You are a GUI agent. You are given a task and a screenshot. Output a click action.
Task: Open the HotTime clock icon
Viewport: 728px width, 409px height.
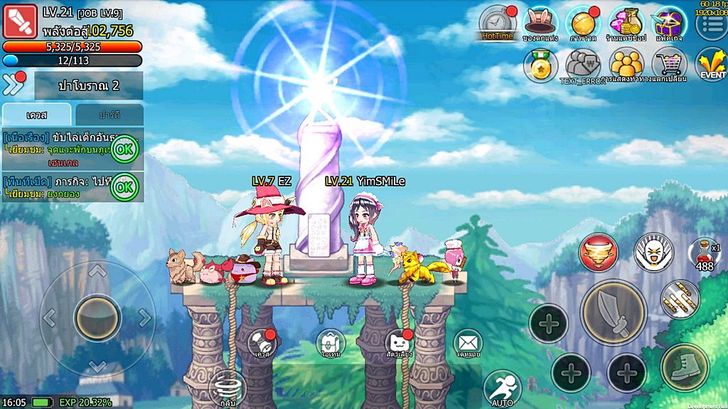(x=496, y=20)
